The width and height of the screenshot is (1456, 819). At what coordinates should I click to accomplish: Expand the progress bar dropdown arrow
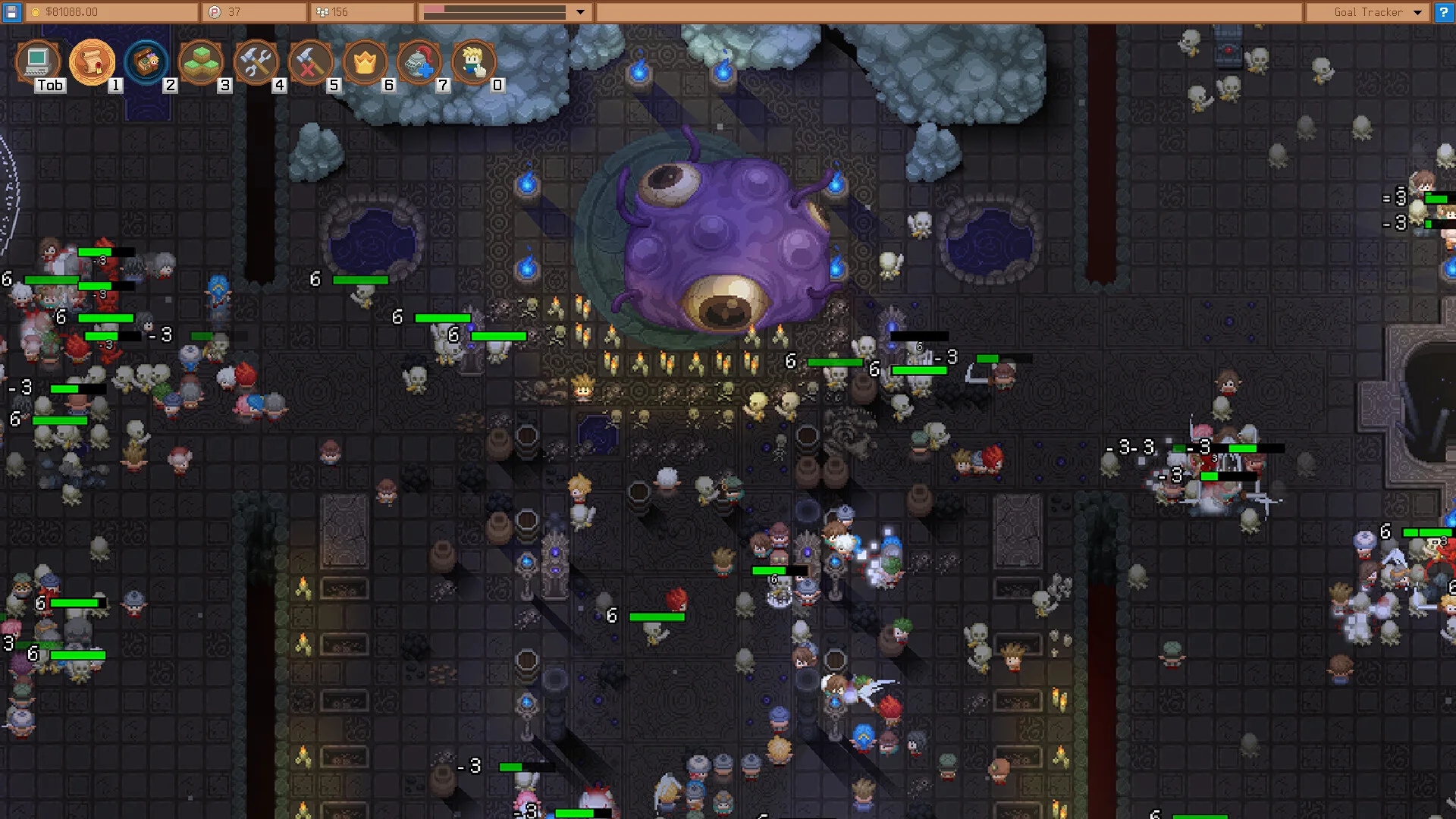coord(580,12)
